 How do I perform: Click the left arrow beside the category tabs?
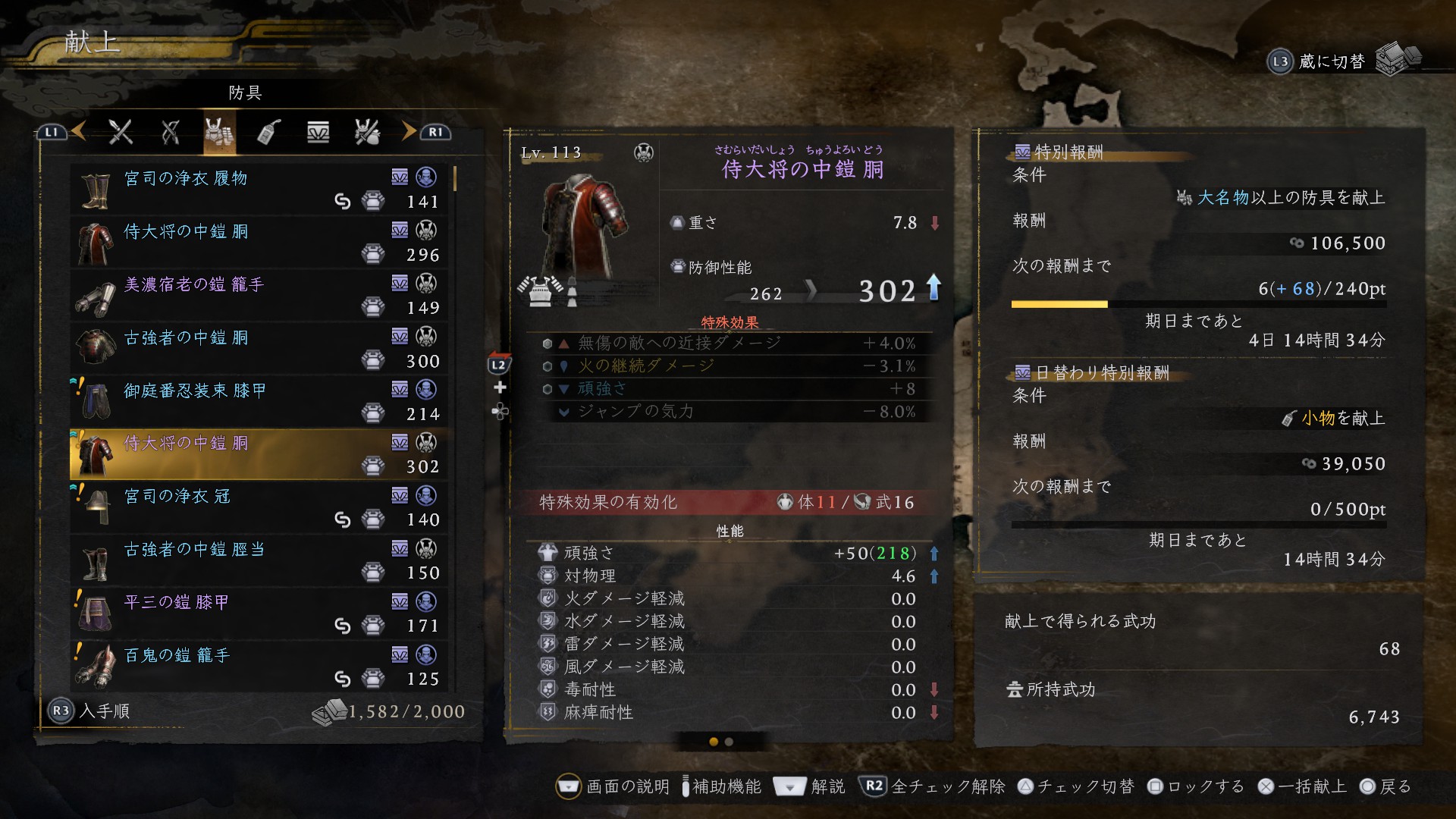(x=79, y=132)
